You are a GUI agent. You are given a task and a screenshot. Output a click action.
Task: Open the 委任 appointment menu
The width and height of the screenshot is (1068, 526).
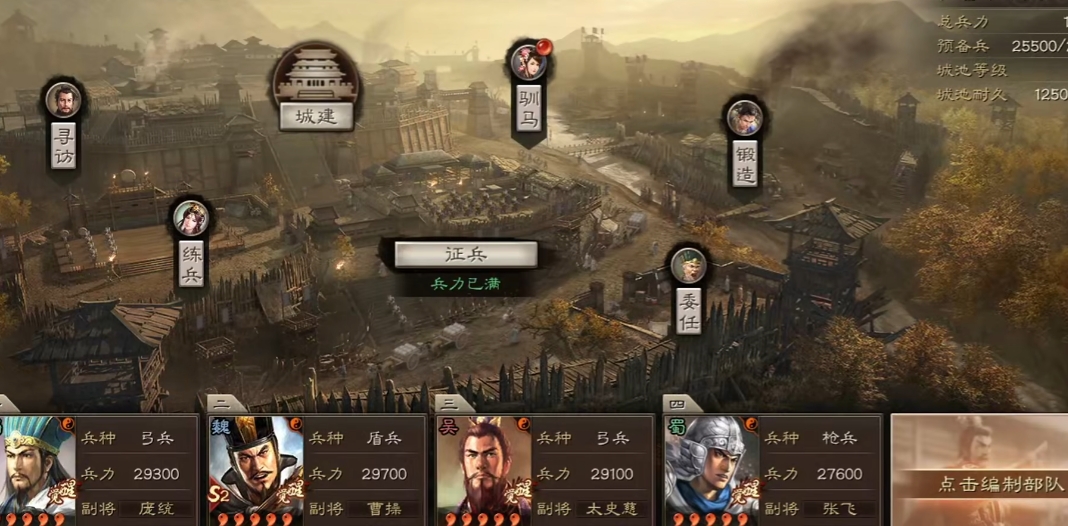(x=688, y=310)
